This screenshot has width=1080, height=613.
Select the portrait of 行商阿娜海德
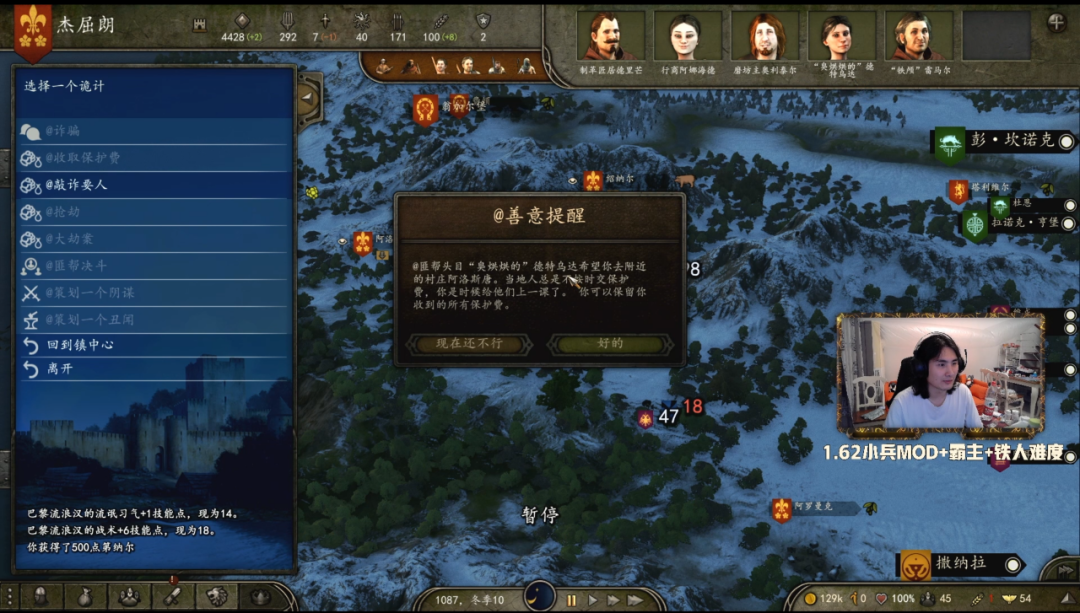[687, 37]
